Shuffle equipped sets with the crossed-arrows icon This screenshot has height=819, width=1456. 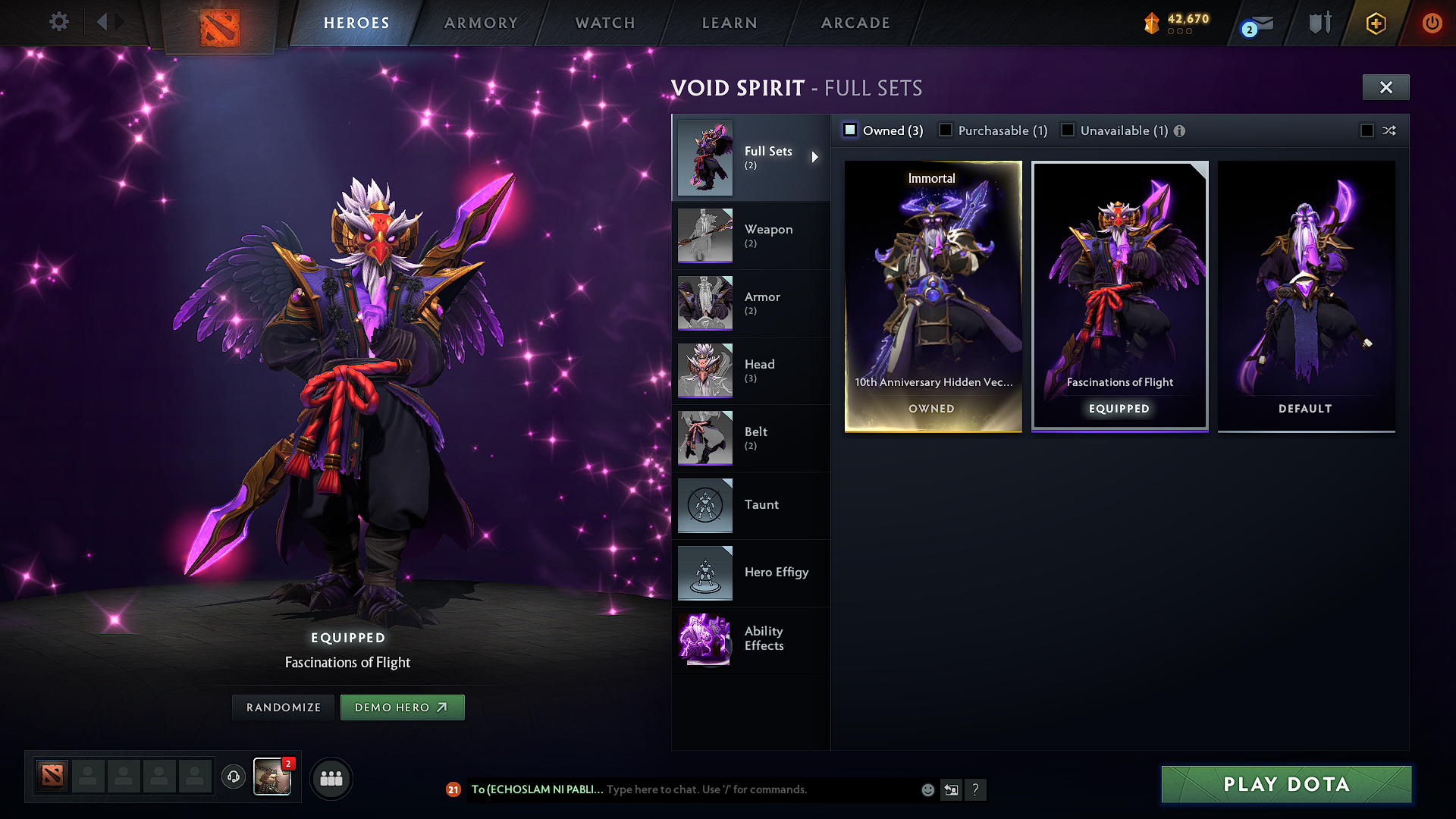[1390, 130]
